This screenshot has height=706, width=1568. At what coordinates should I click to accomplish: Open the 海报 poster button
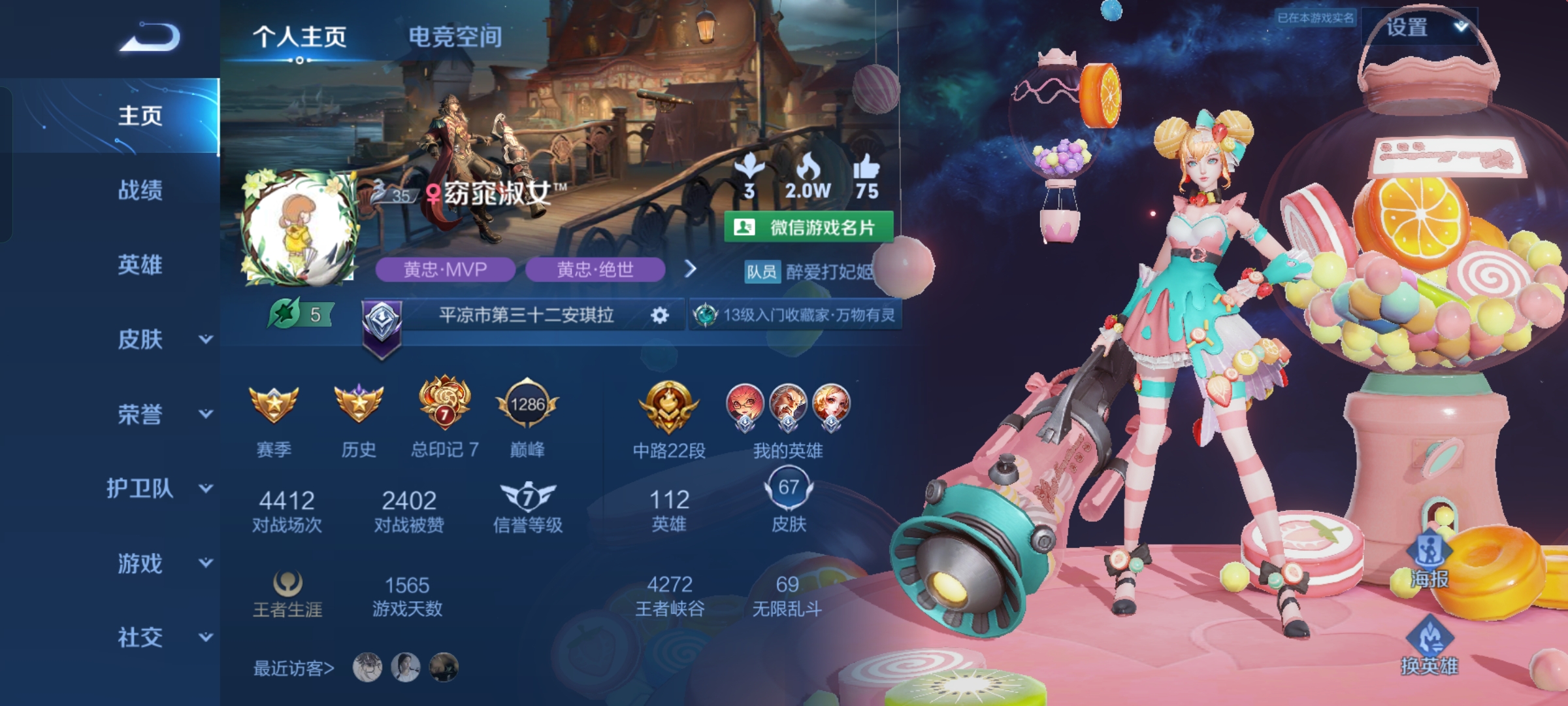[x=1429, y=561]
